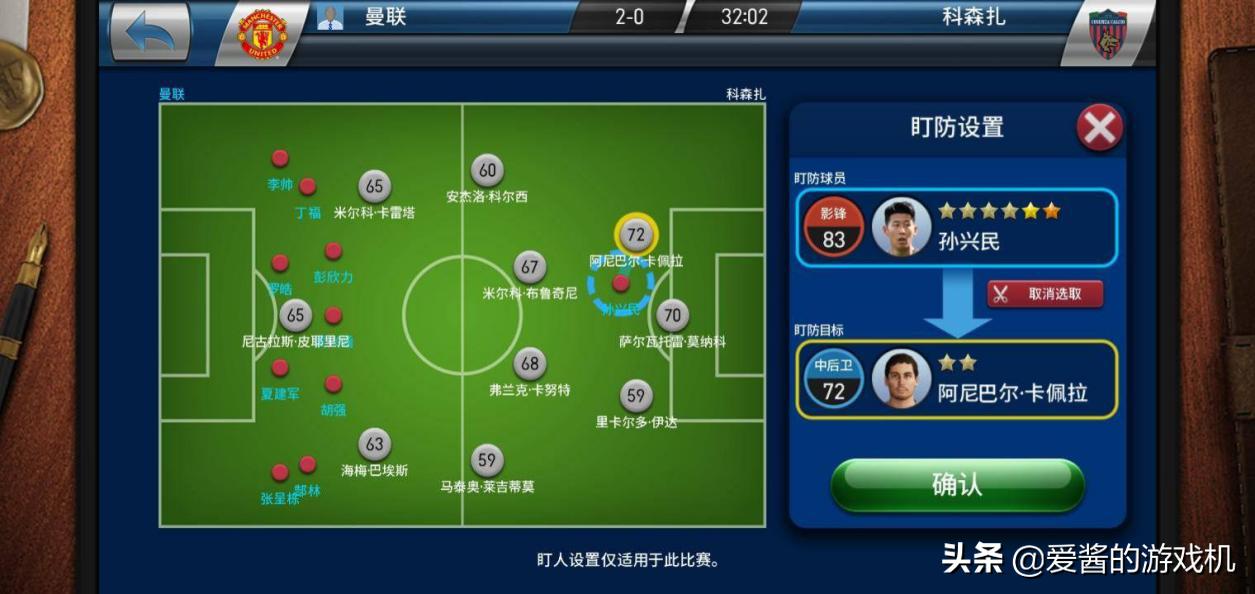Go back using the arrow button
Viewport: 1255px width, 594px height.
coord(150,33)
